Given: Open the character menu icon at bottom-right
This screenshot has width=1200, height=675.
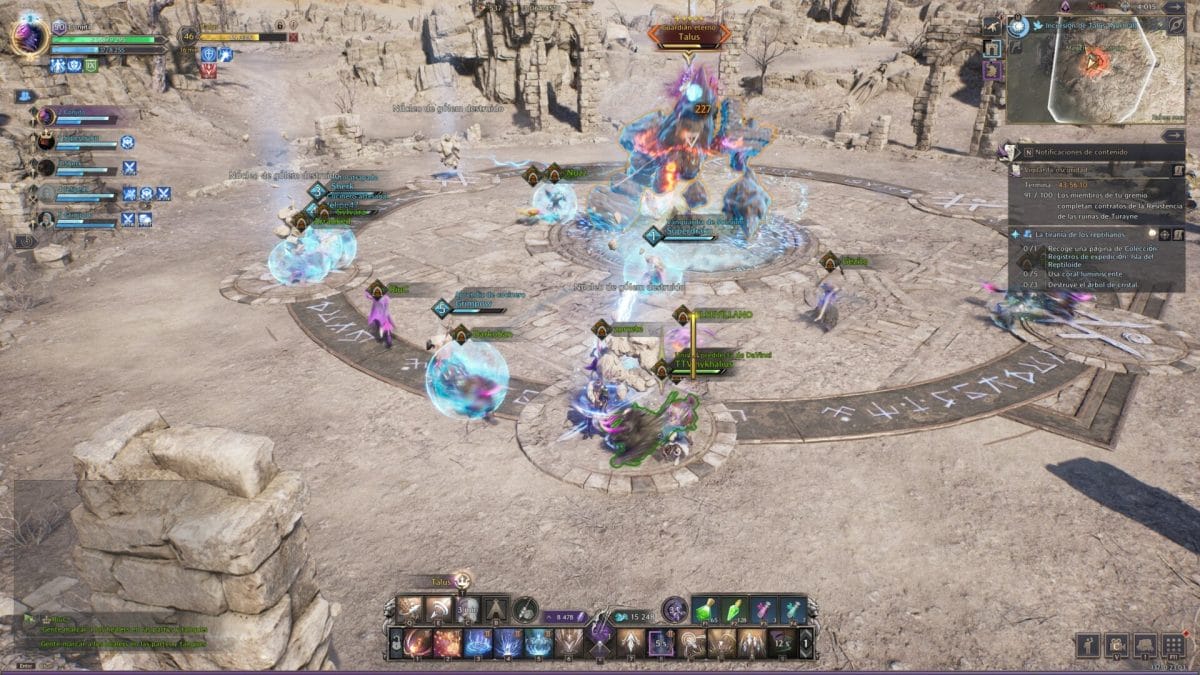Looking at the screenshot, I should point(1088,645).
